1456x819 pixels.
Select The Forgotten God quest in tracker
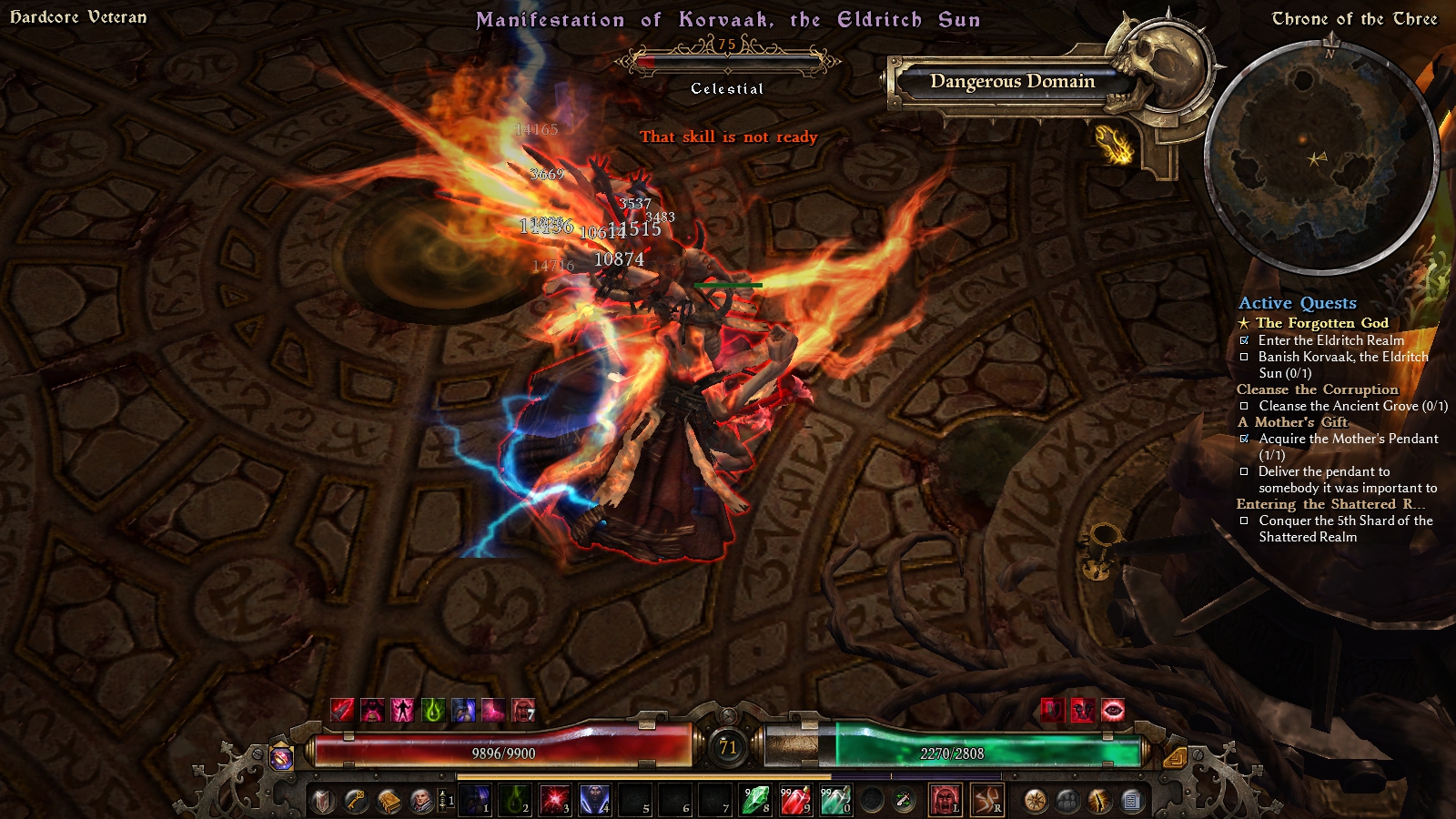(x=1321, y=323)
